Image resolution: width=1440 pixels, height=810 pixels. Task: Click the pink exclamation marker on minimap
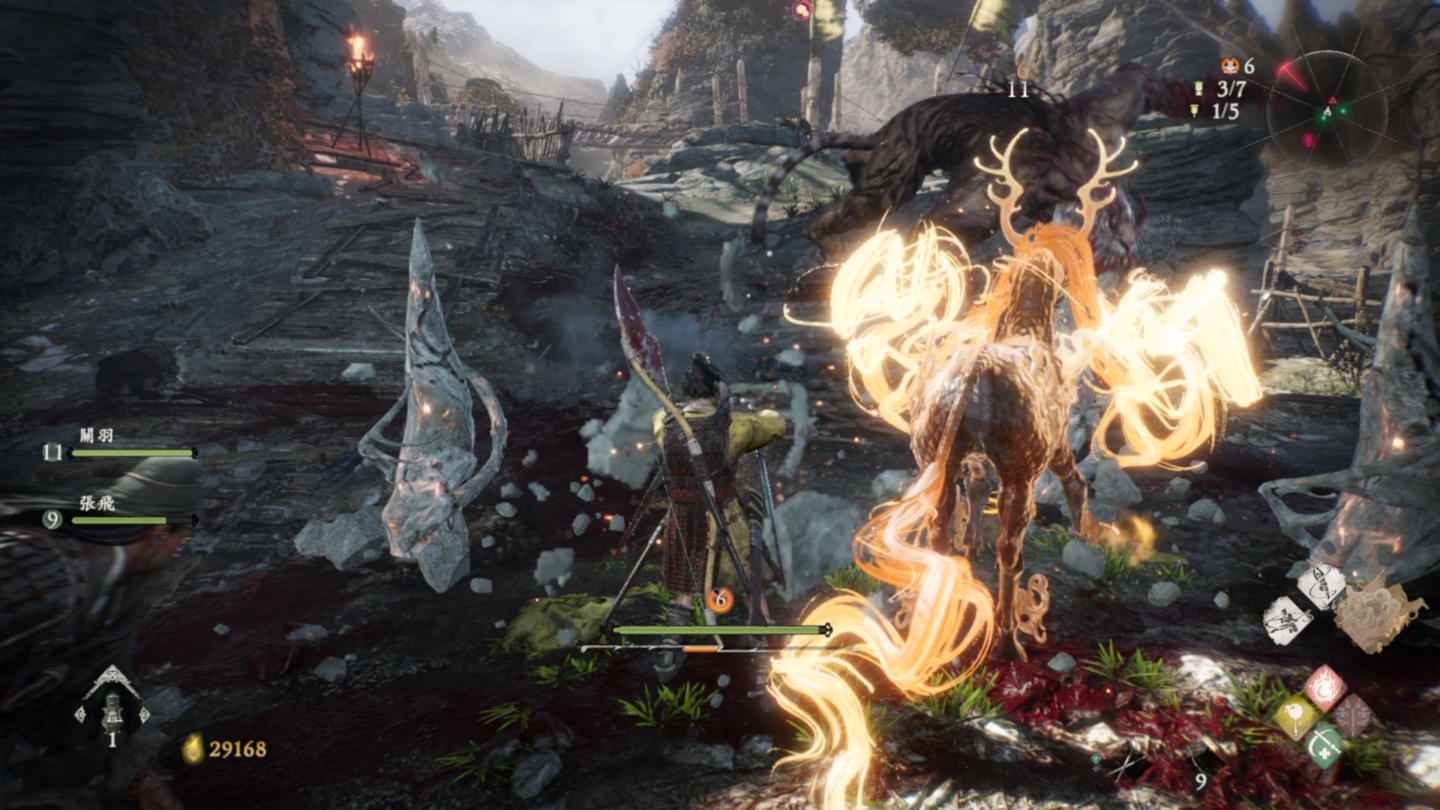(1308, 140)
